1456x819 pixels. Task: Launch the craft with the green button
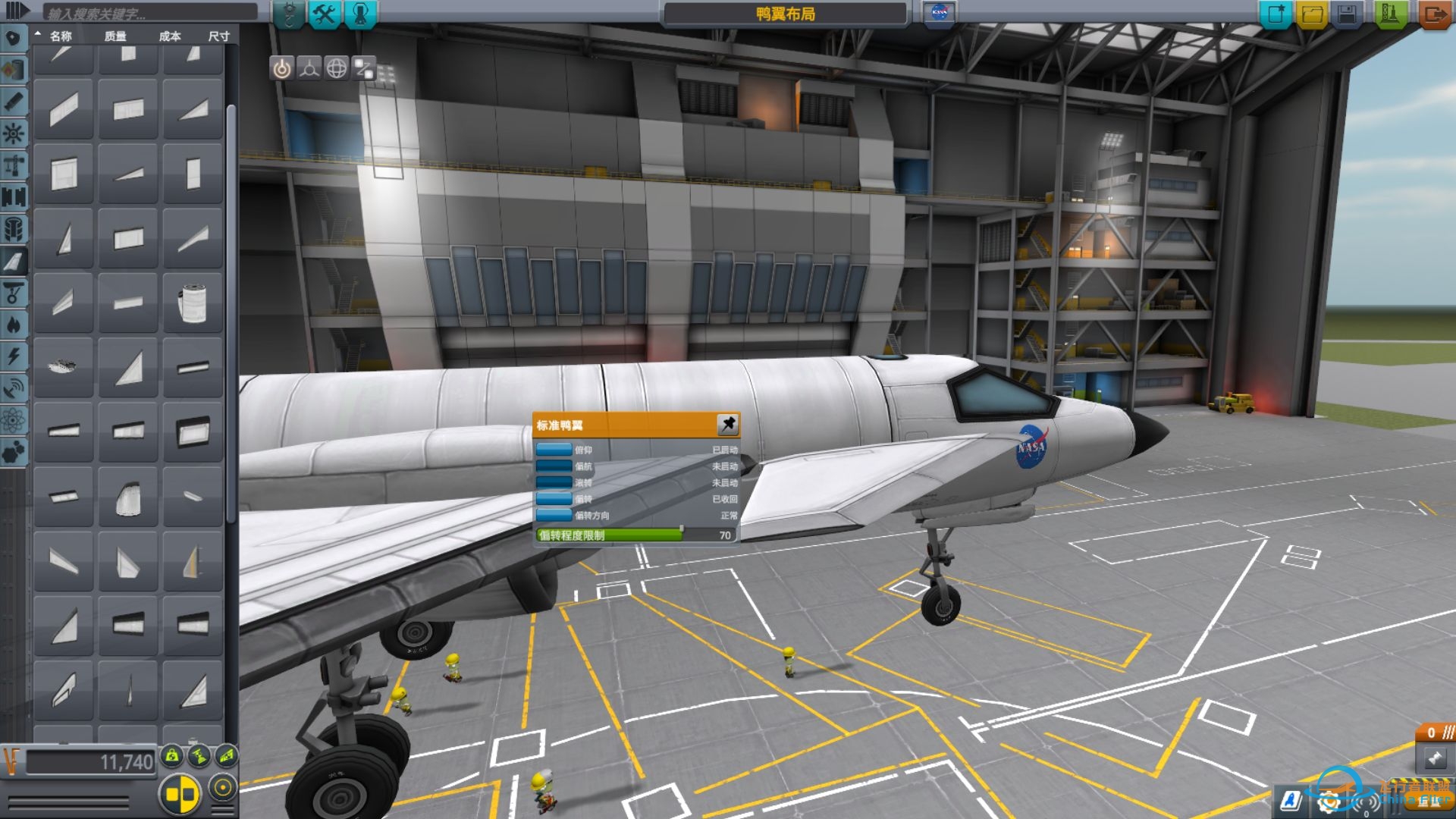point(1390,14)
